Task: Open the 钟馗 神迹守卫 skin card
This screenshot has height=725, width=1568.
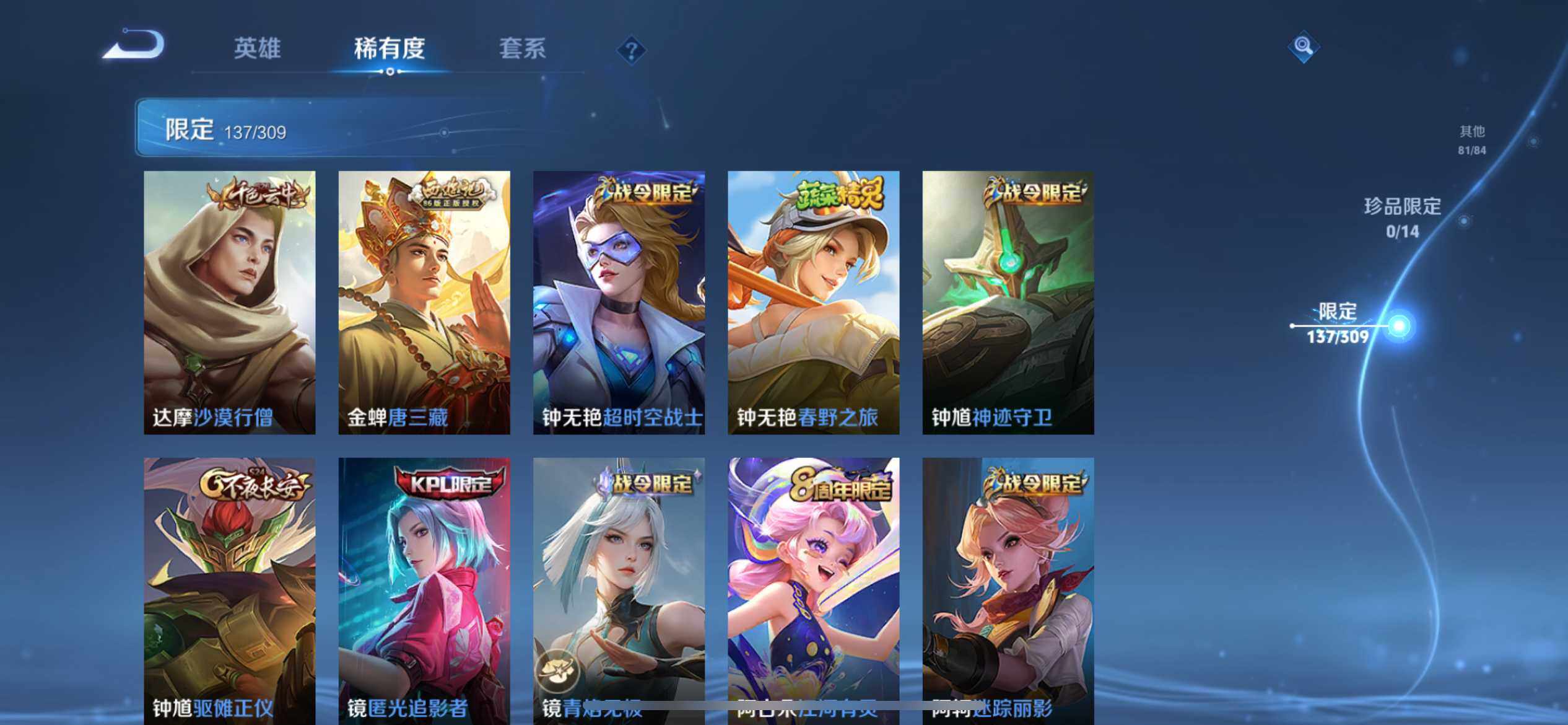Action: tap(1008, 302)
